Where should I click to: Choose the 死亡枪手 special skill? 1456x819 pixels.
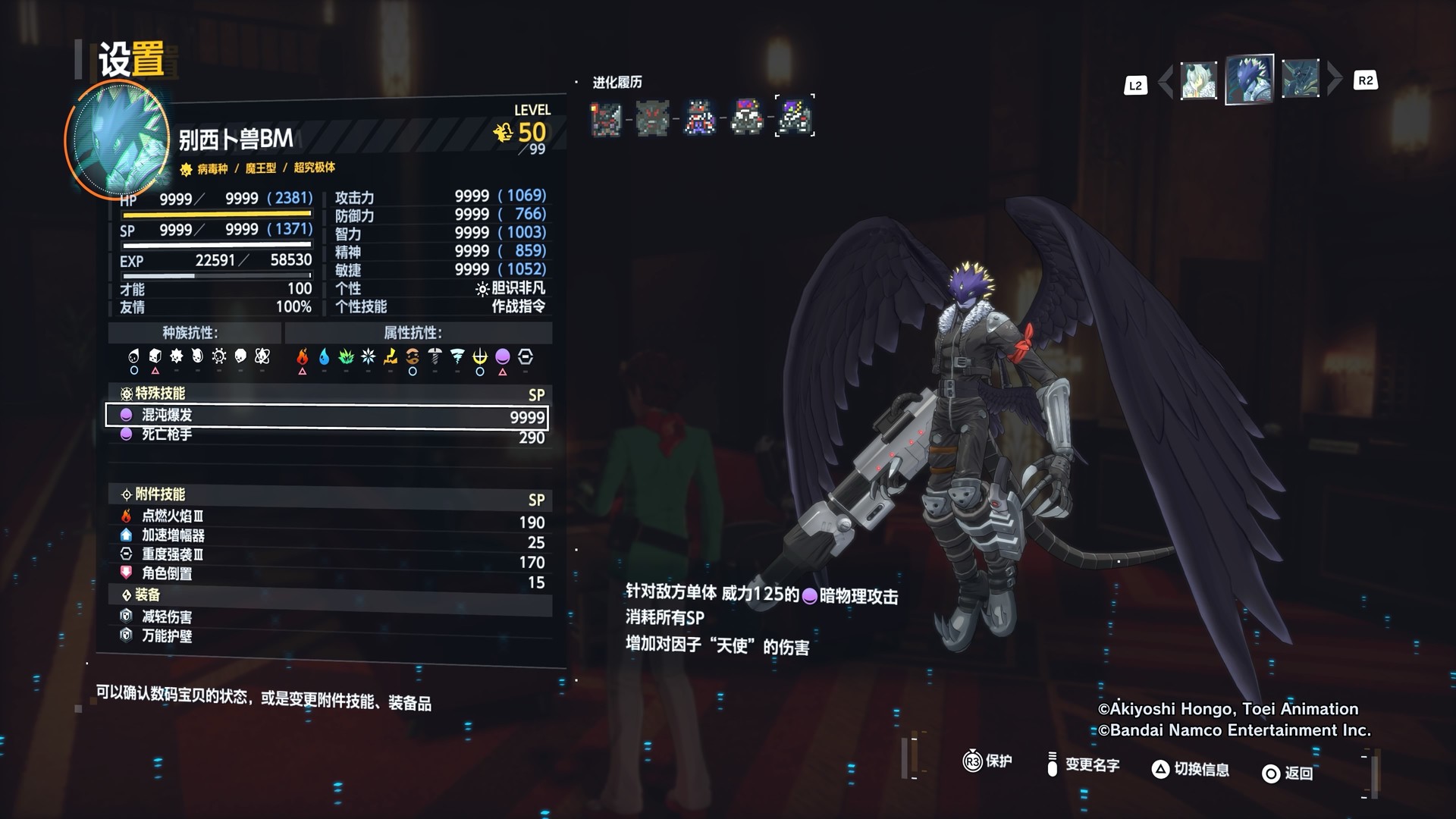tap(326, 435)
